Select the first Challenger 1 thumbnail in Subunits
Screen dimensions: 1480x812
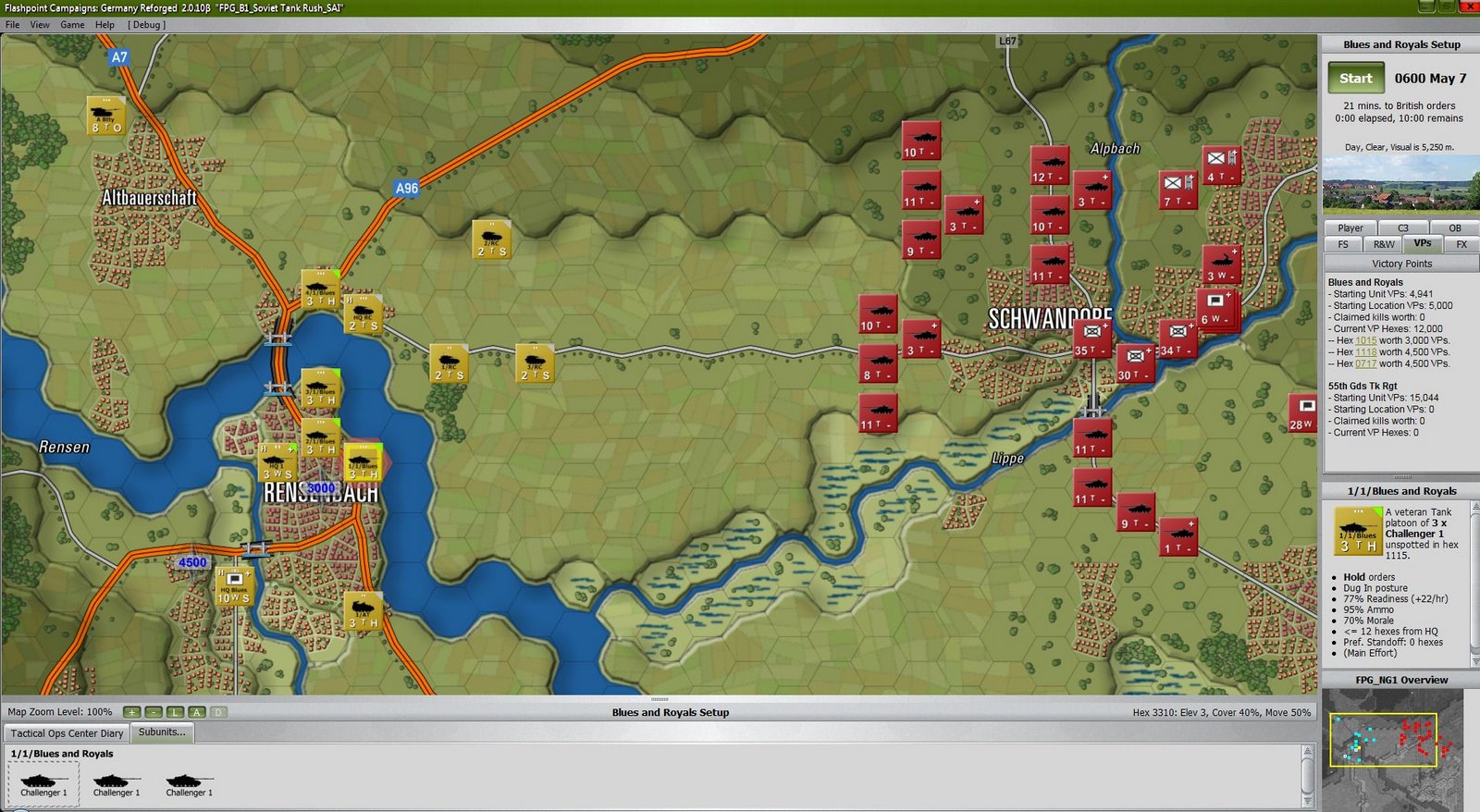pos(43,781)
